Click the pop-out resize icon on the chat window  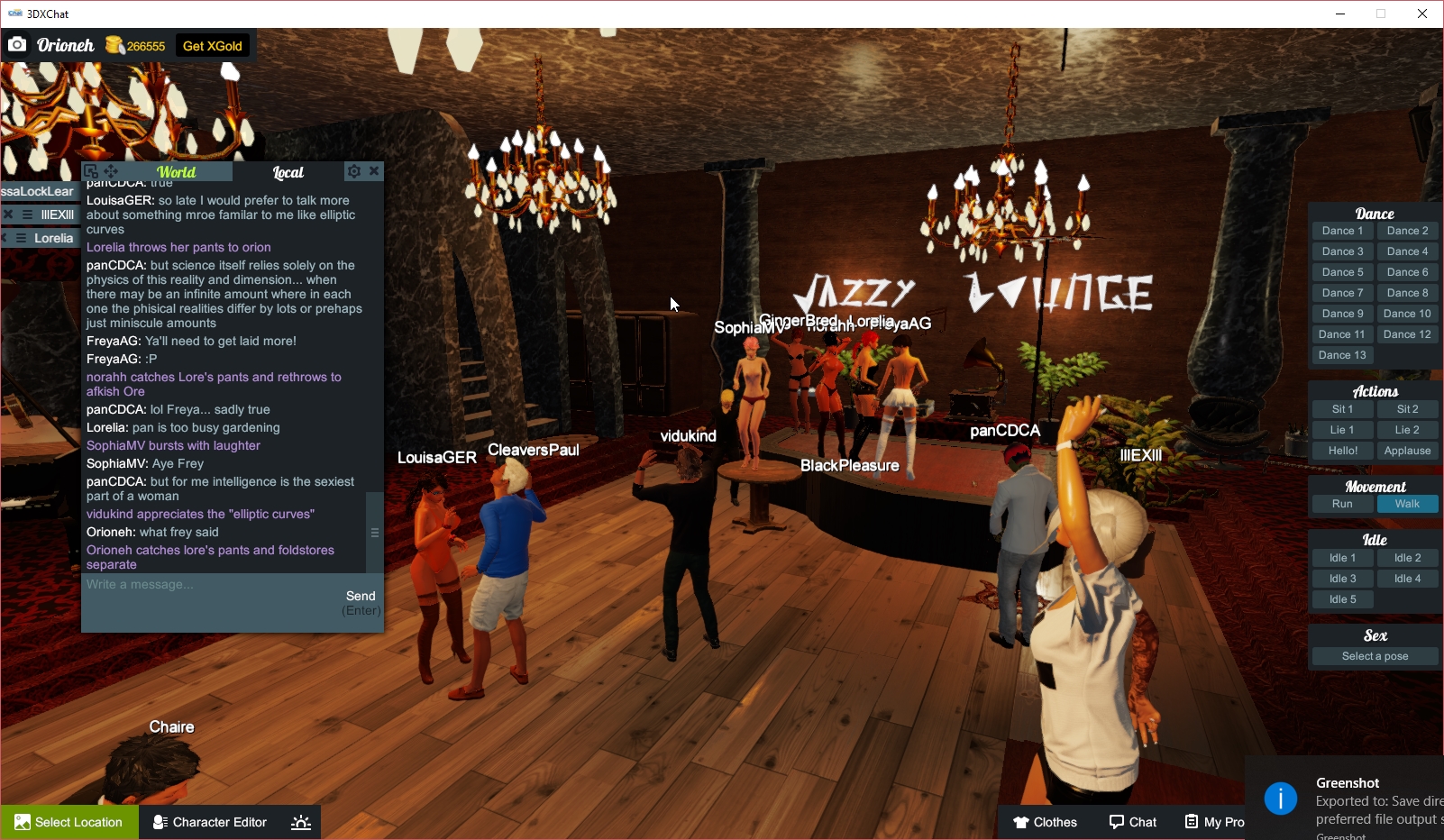click(x=91, y=169)
